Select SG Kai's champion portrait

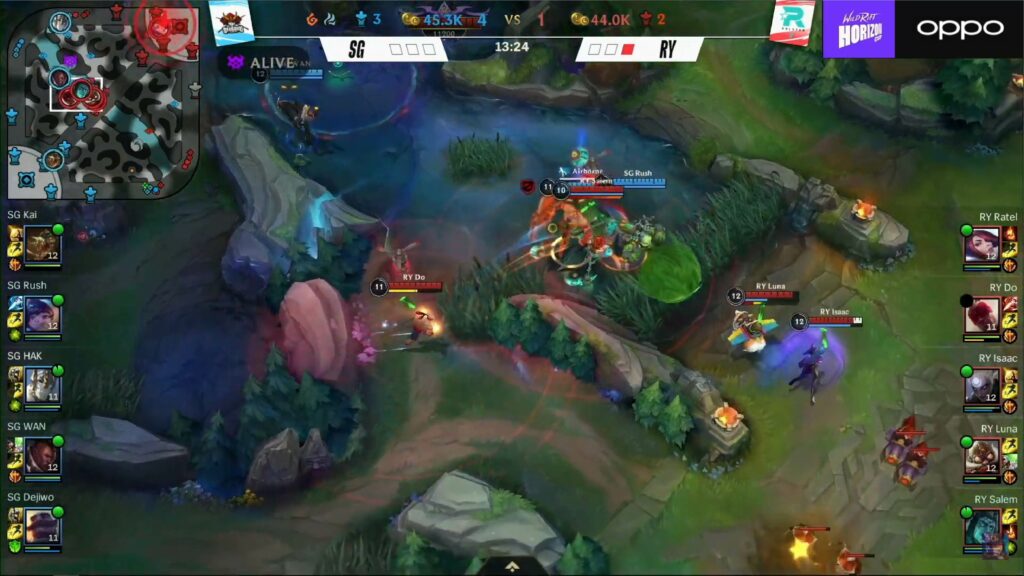coord(43,244)
